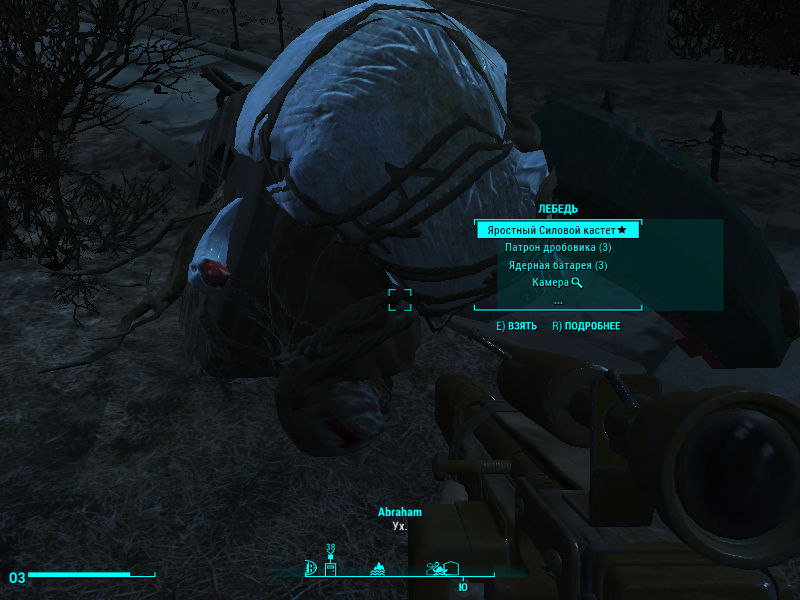
Task: Take the Яростный Силовой кастет item
Action: [557, 230]
